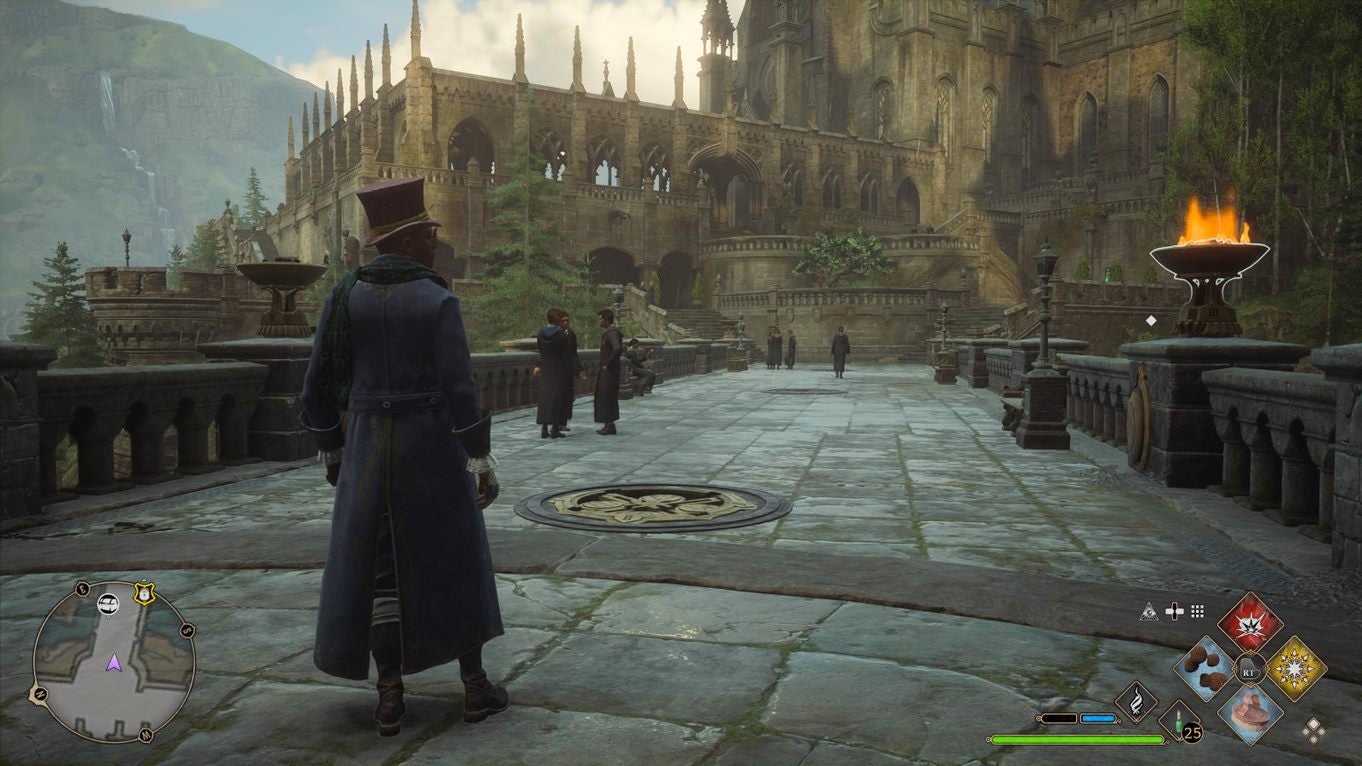1362x766 pixels.
Task: Click the potion counter showing 25
Action: pyautogui.click(x=1191, y=731)
